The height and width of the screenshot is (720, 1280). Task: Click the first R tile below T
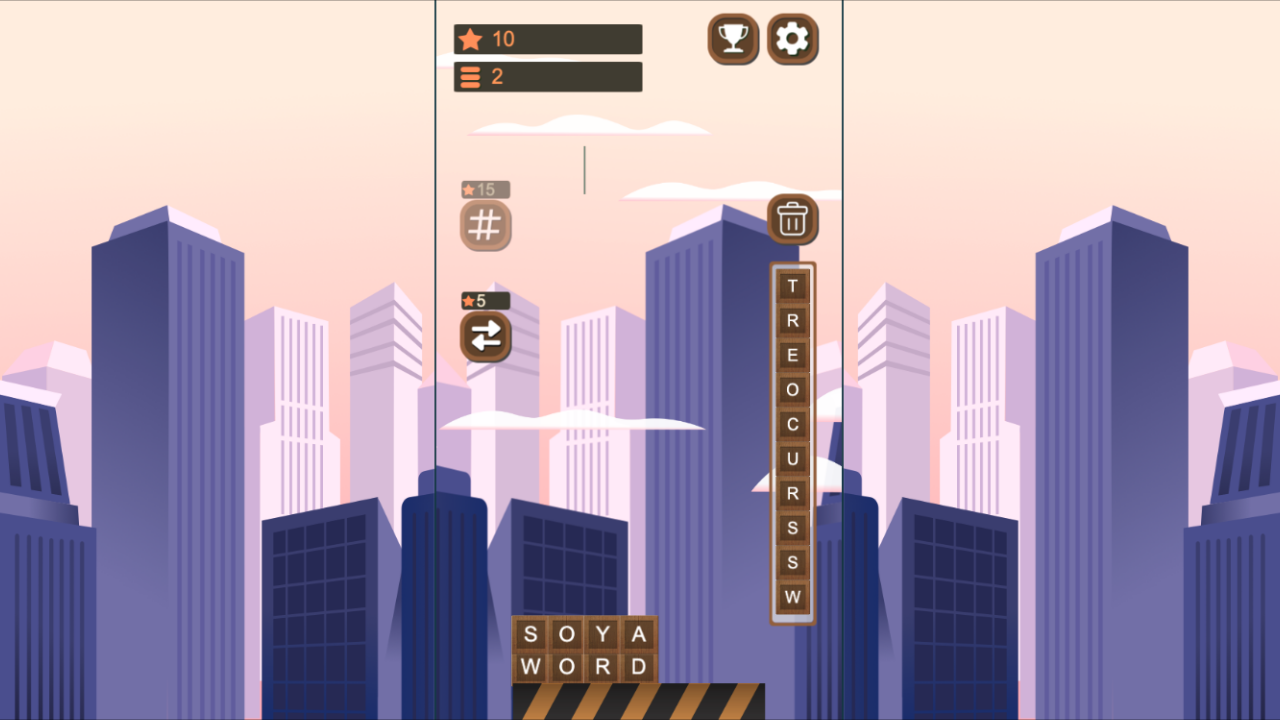793,320
